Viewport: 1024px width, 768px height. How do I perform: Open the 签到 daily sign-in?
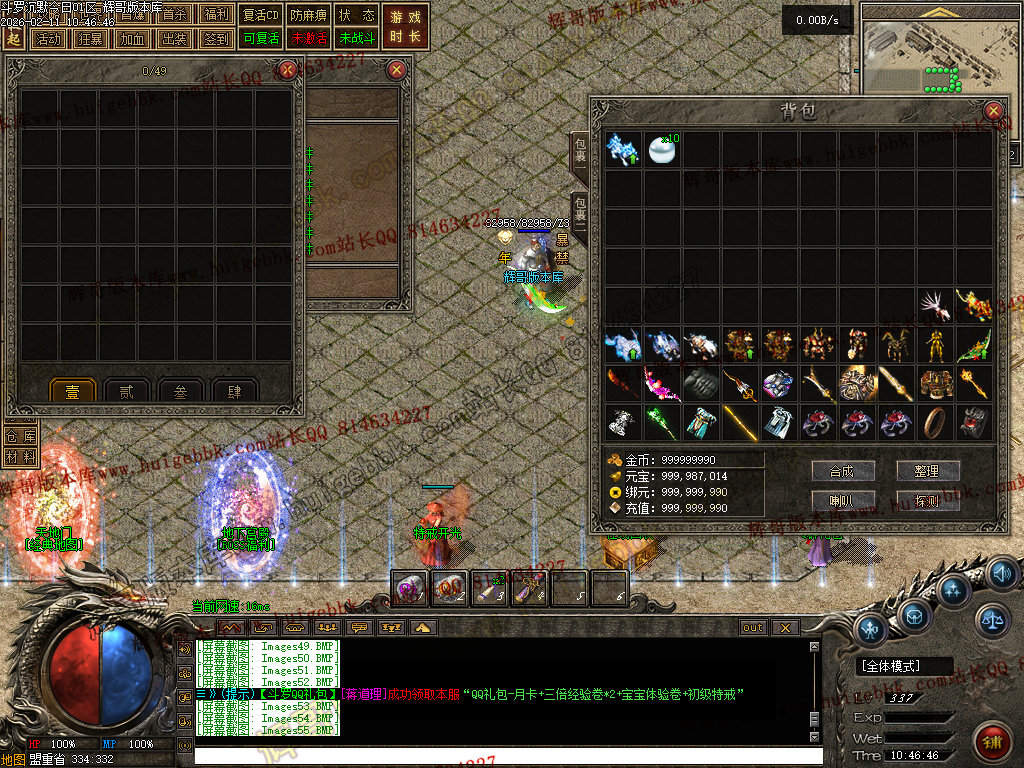point(215,39)
